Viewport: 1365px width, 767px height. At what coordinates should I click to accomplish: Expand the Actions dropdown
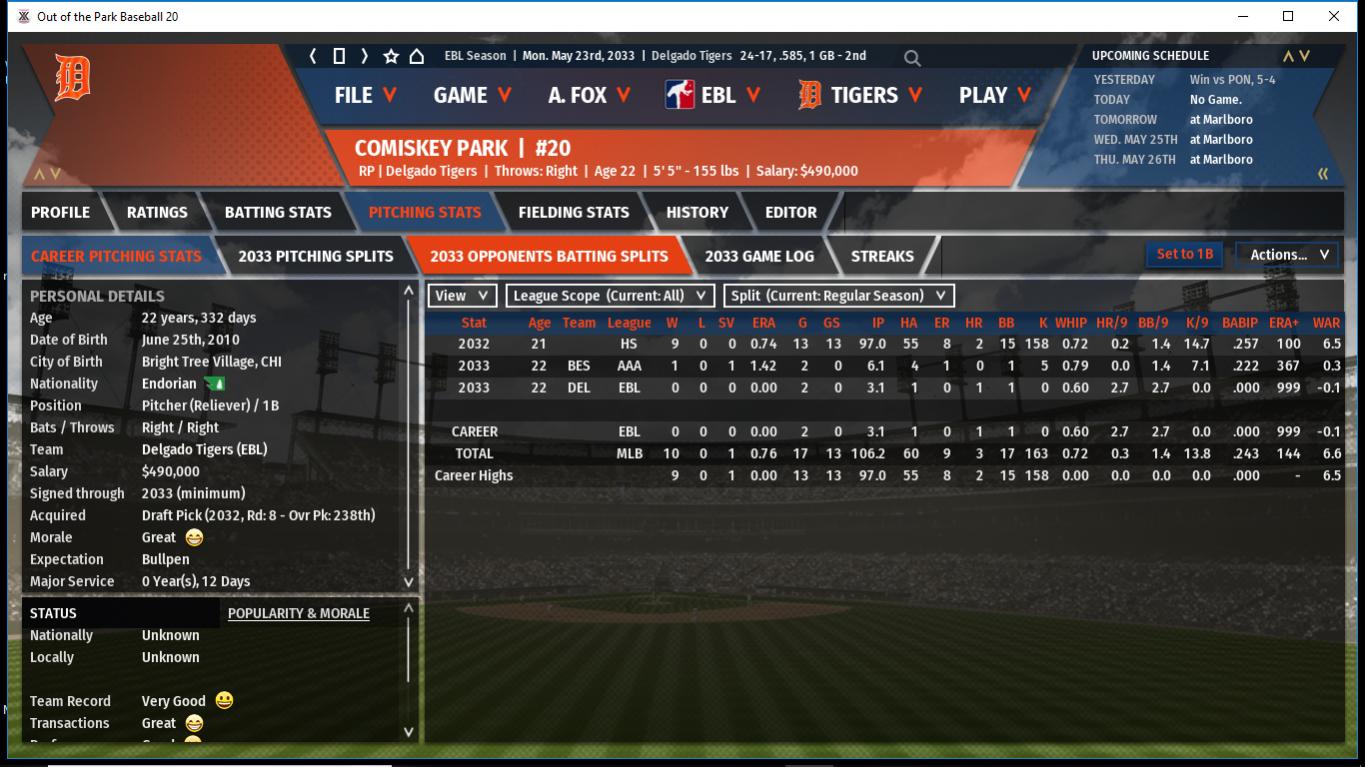tap(1288, 254)
